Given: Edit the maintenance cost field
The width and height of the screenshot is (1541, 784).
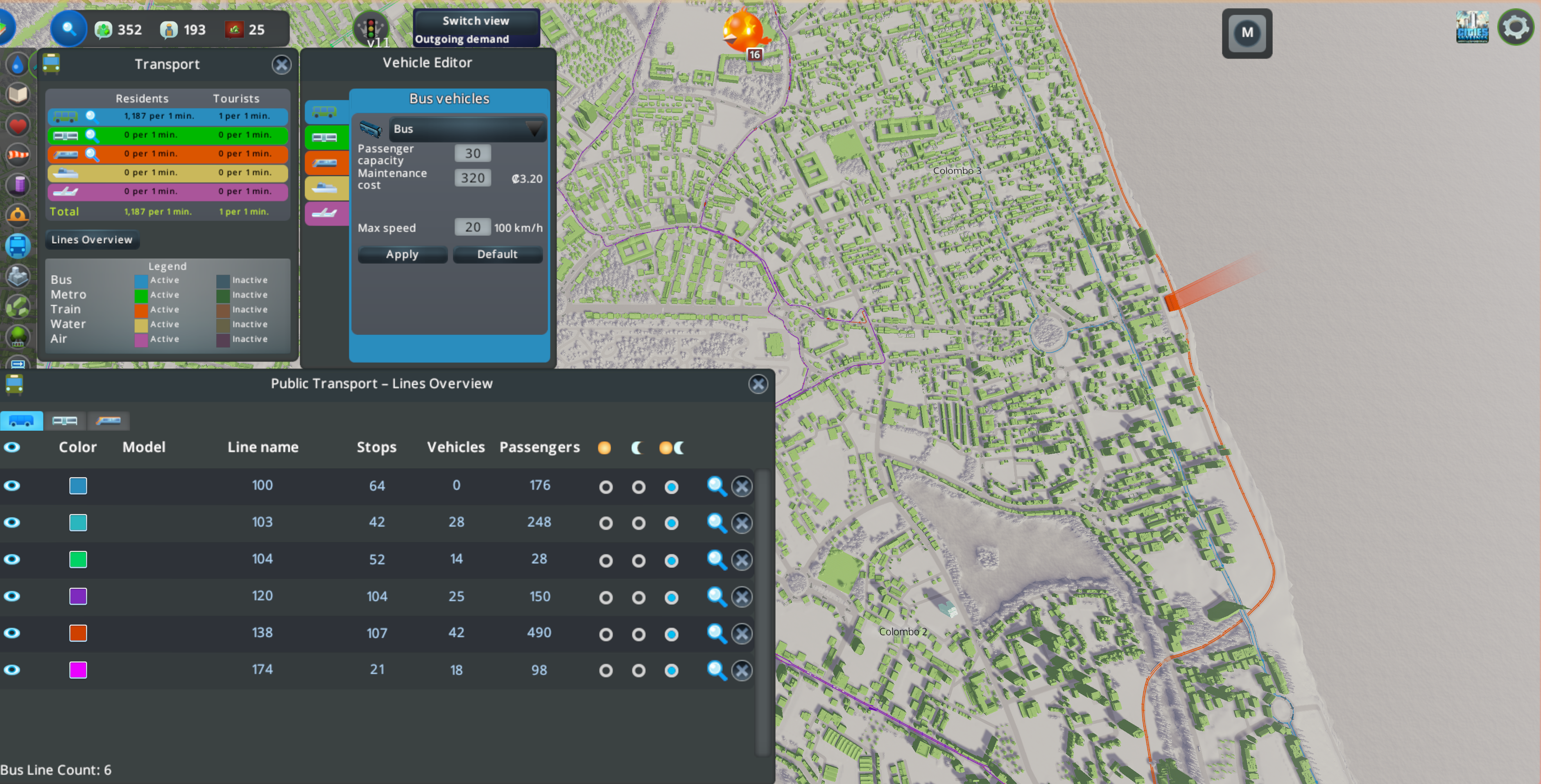Looking at the screenshot, I should coord(473,178).
